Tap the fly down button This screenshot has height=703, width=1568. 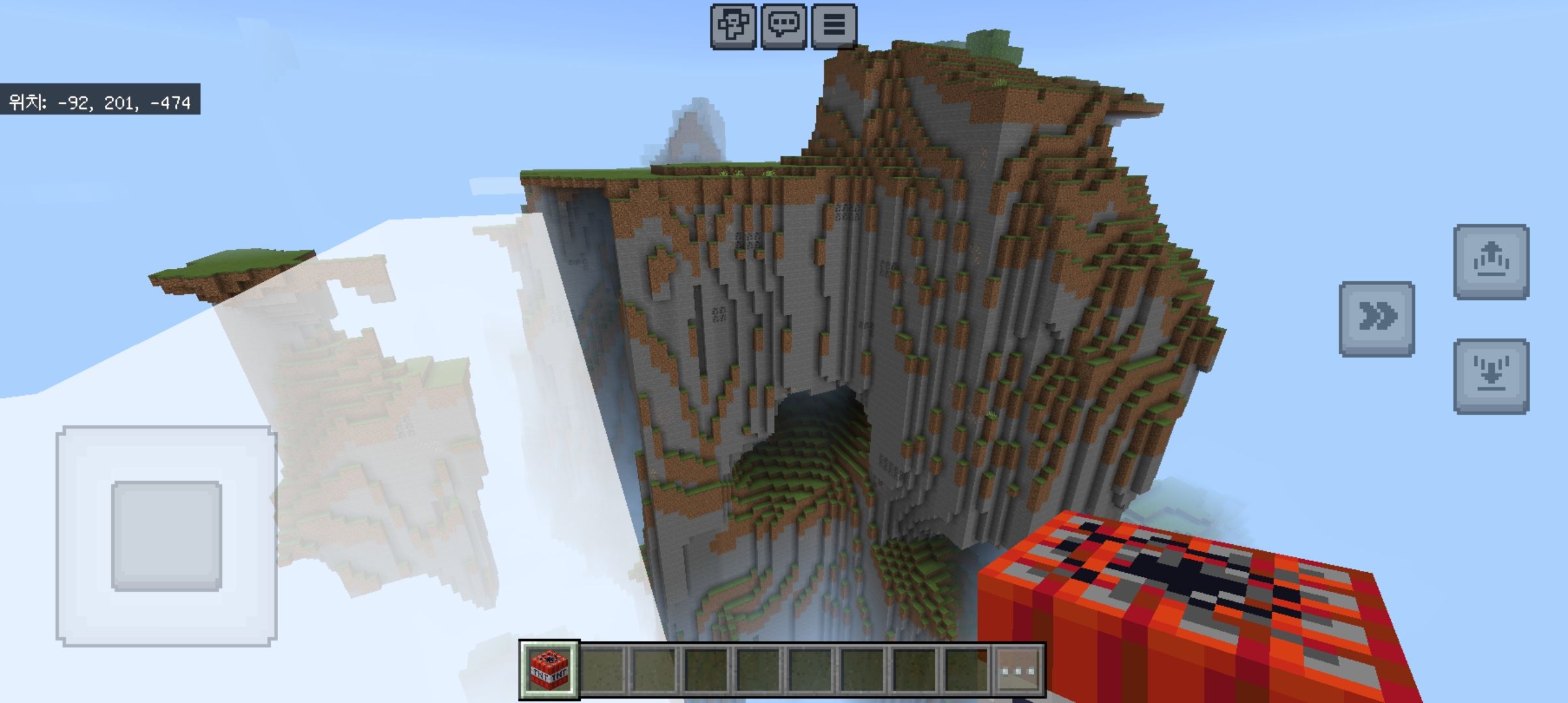click(x=1491, y=376)
